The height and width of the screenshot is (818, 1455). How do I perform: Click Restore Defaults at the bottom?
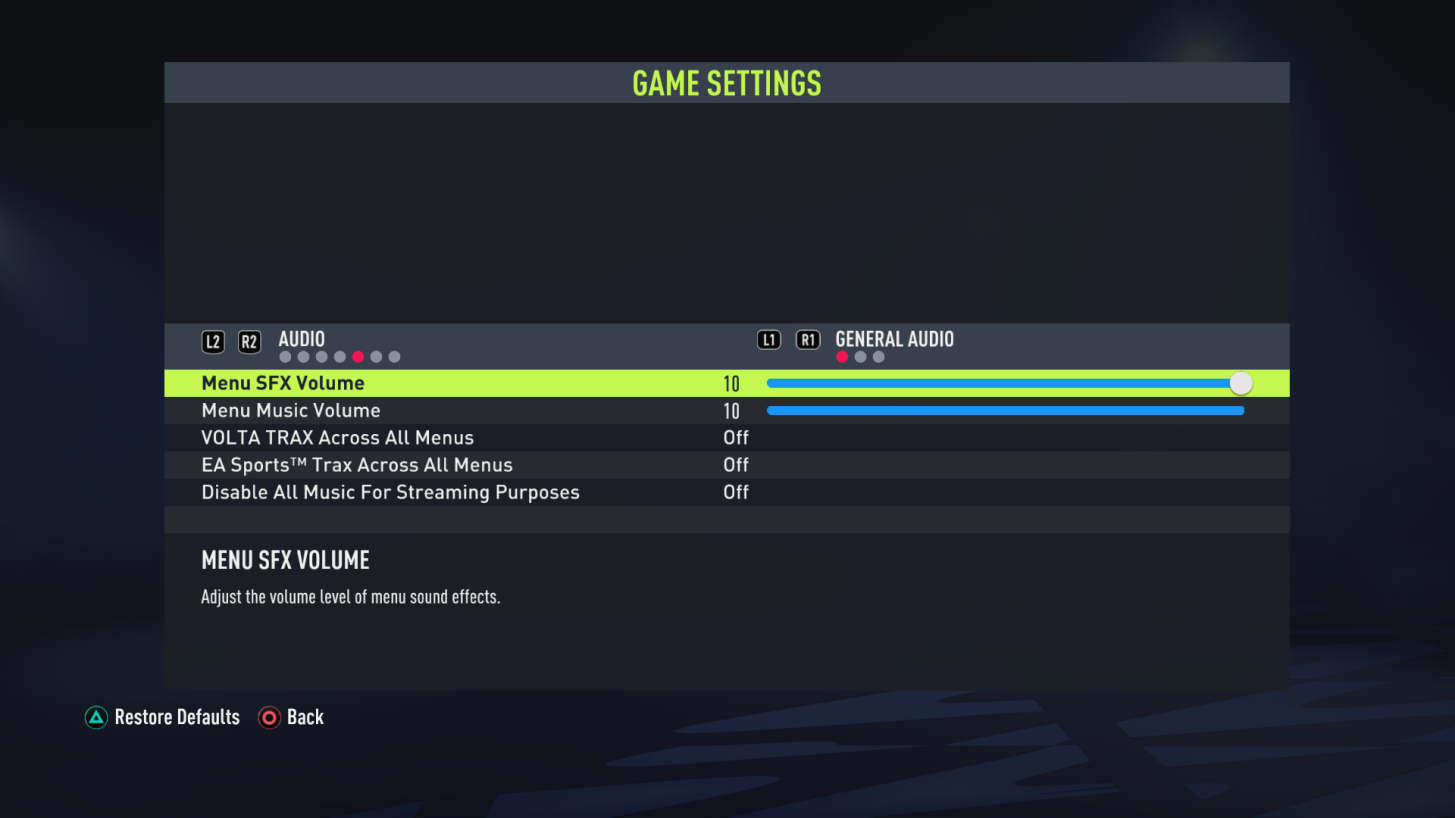[x=177, y=717]
